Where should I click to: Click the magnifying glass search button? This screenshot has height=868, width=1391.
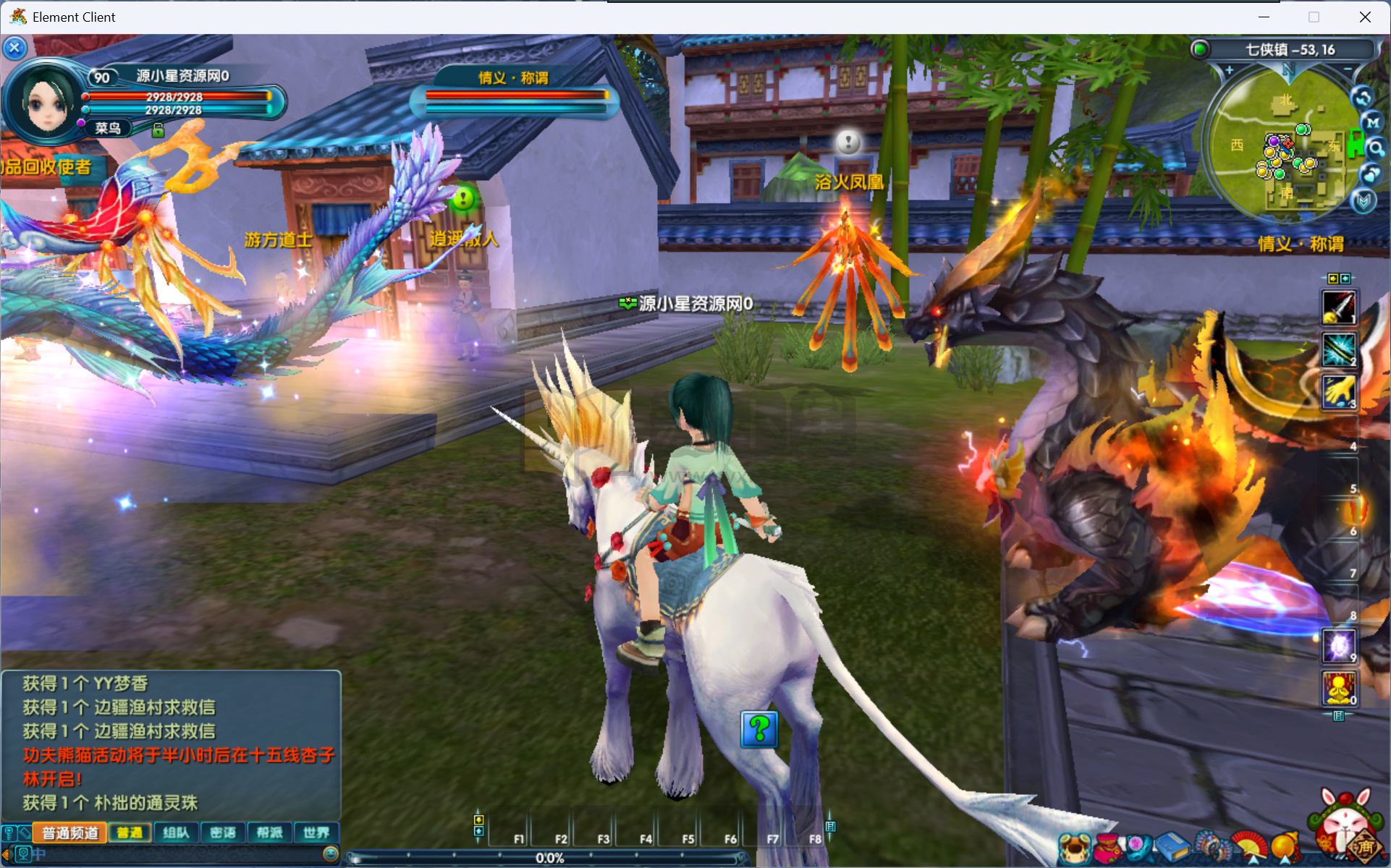(x=1375, y=148)
